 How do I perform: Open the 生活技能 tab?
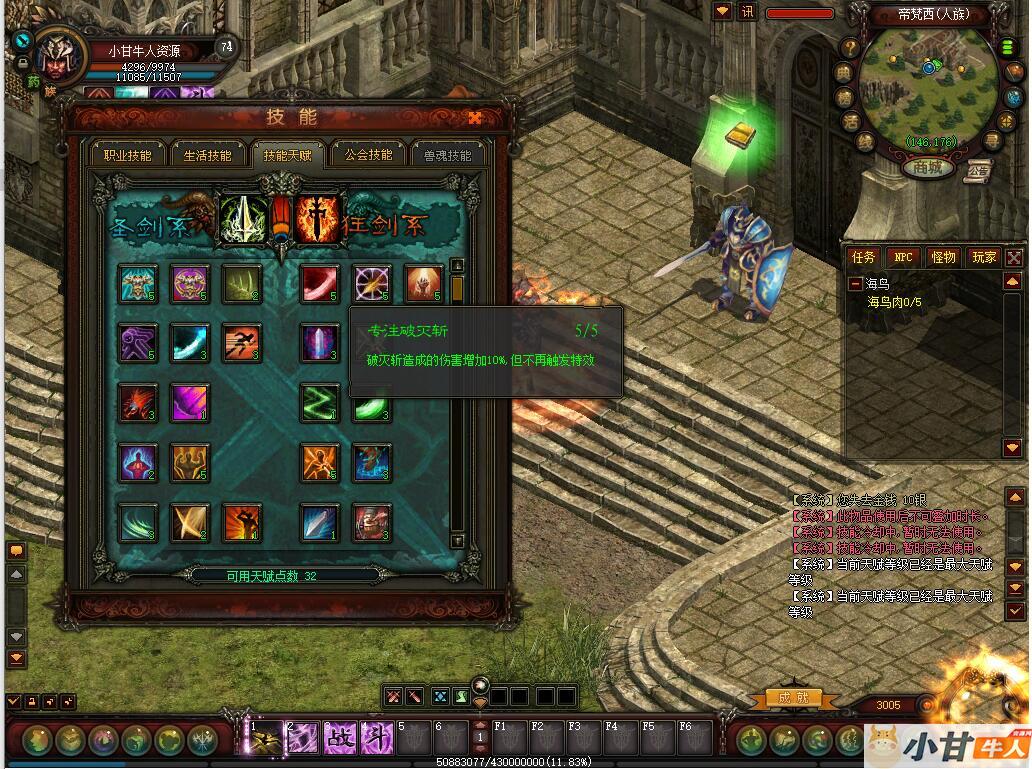click(x=207, y=155)
